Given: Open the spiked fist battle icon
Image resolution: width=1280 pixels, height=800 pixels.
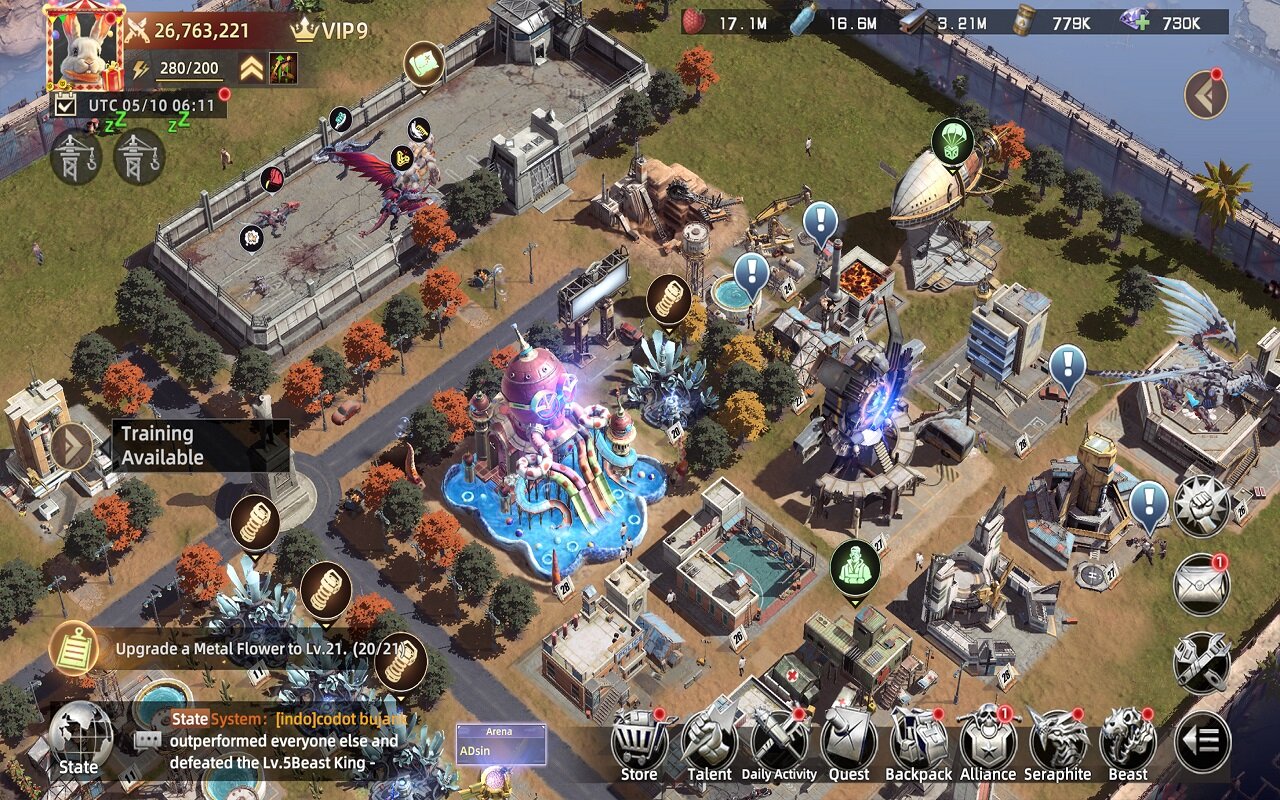Looking at the screenshot, I should (1201, 506).
